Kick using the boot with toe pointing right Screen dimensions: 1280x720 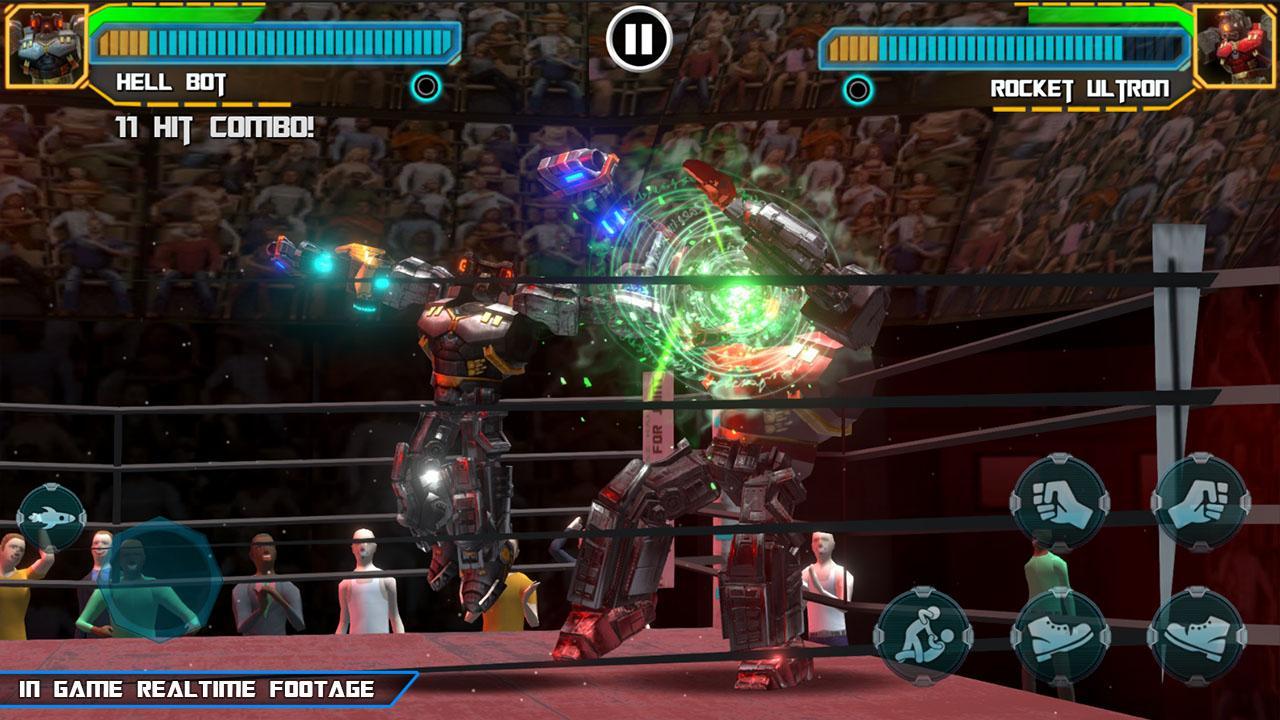pos(1060,636)
